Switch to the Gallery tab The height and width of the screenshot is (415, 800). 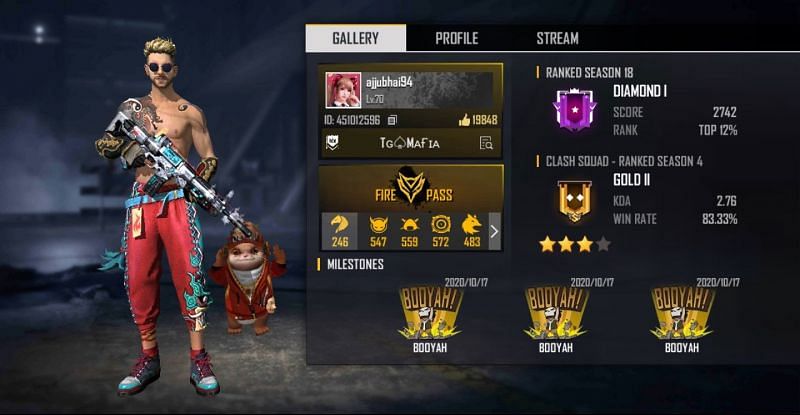tap(356, 38)
